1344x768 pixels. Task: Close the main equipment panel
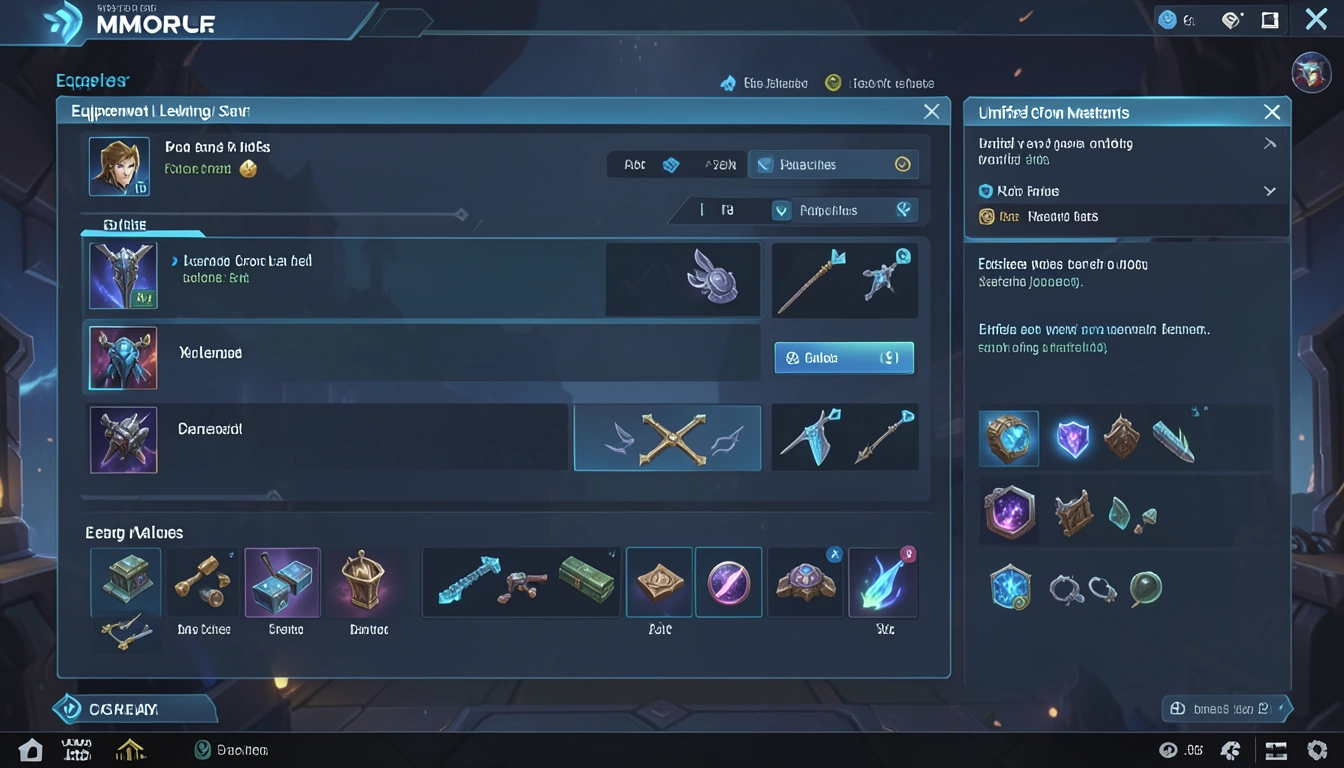pyautogui.click(x=931, y=111)
